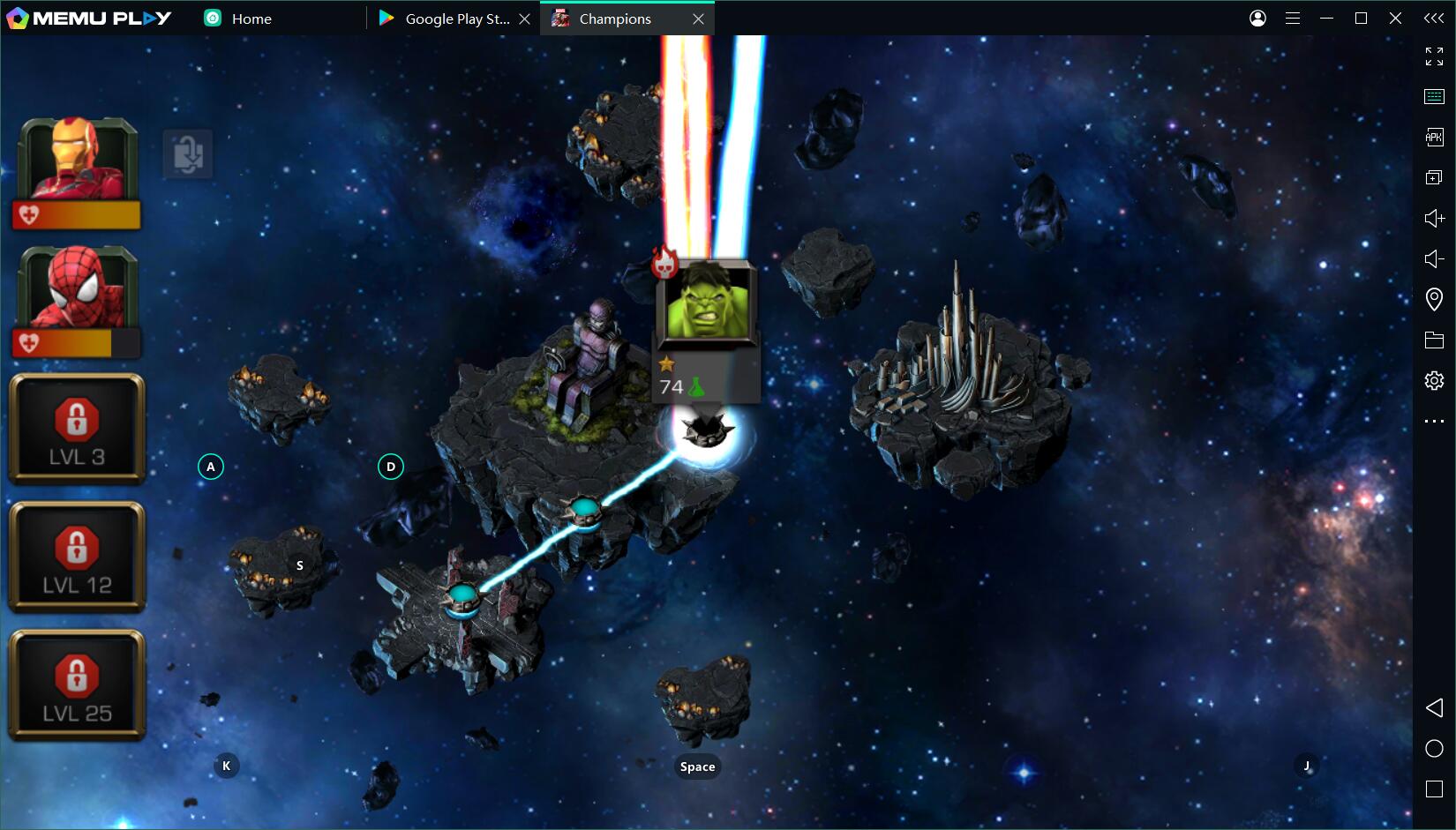Click the glowing teal path node below Hulk
1456x830 pixels.
pyautogui.click(x=584, y=509)
